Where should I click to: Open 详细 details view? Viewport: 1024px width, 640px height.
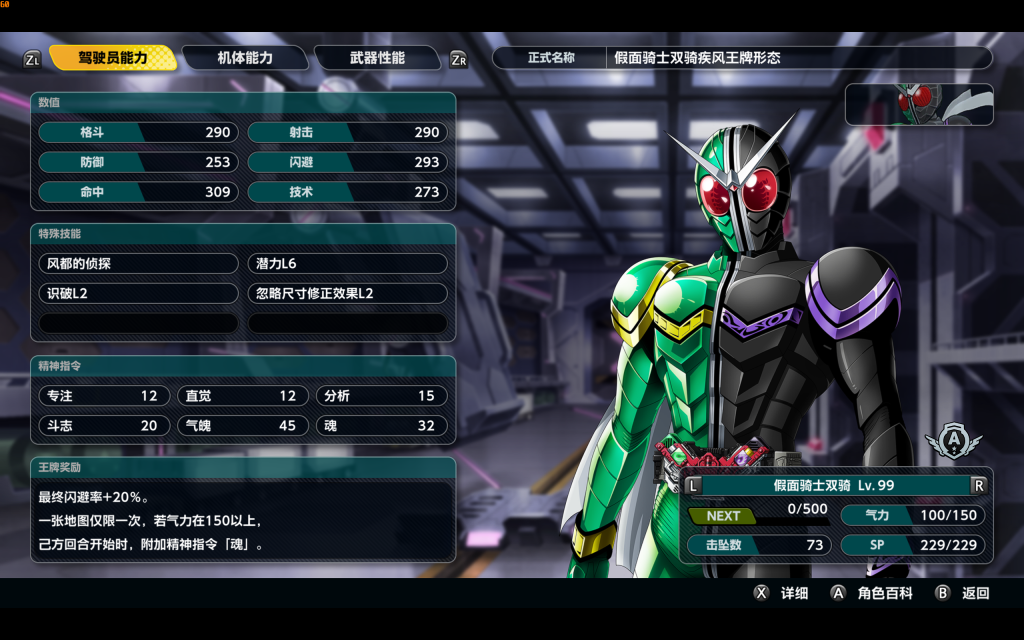point(782,593)
